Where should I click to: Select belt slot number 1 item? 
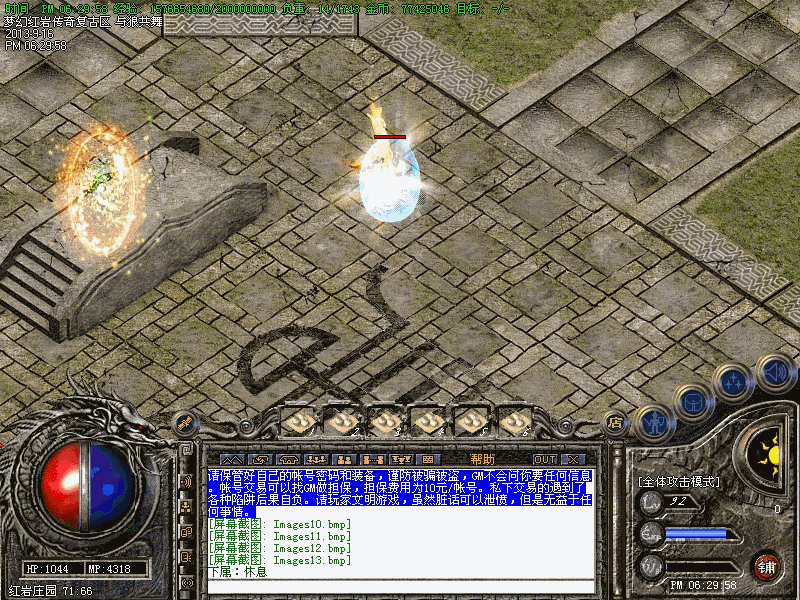click(x=297, y=423)
